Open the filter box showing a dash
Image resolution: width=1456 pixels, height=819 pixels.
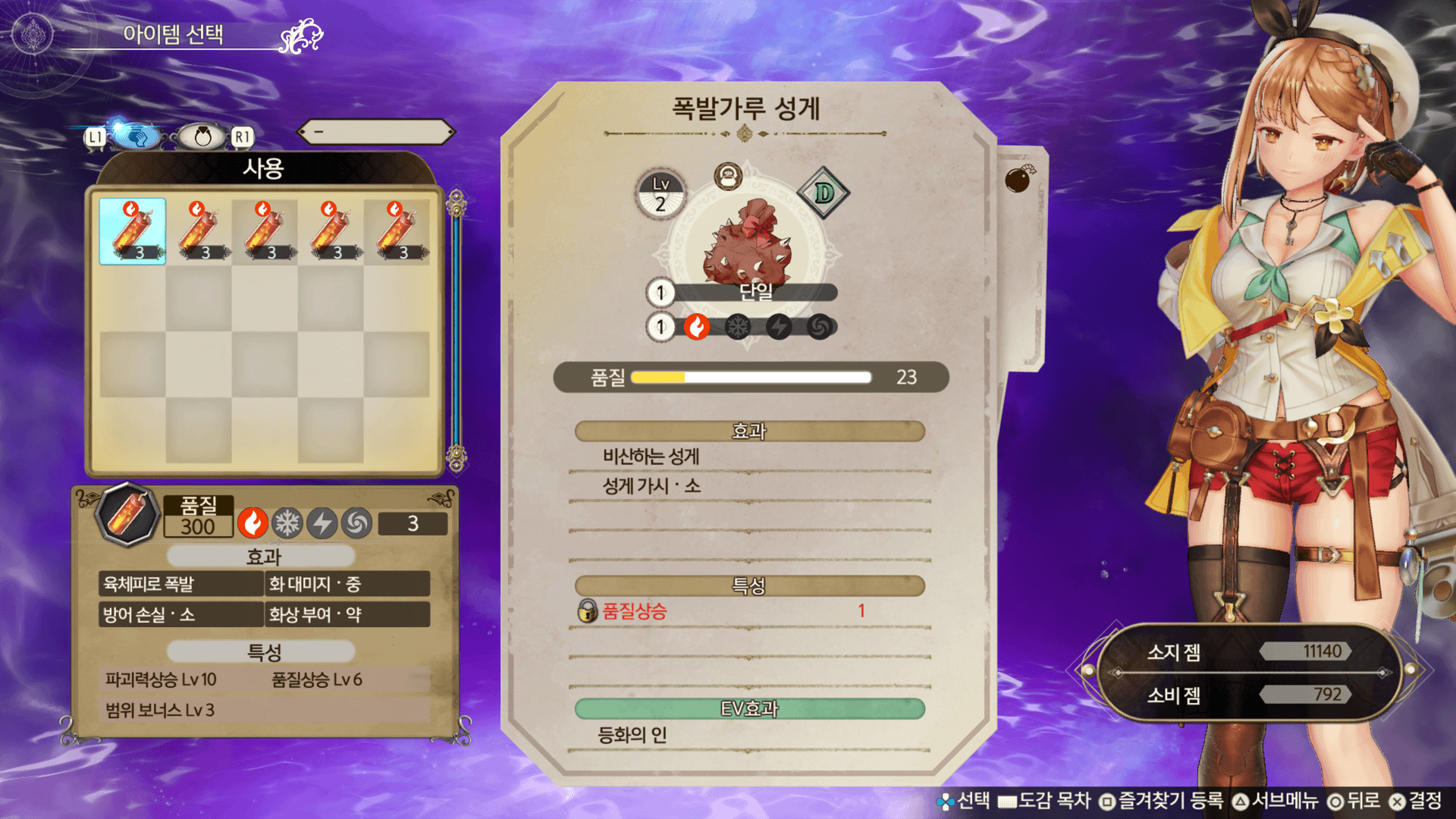[376, 132]
